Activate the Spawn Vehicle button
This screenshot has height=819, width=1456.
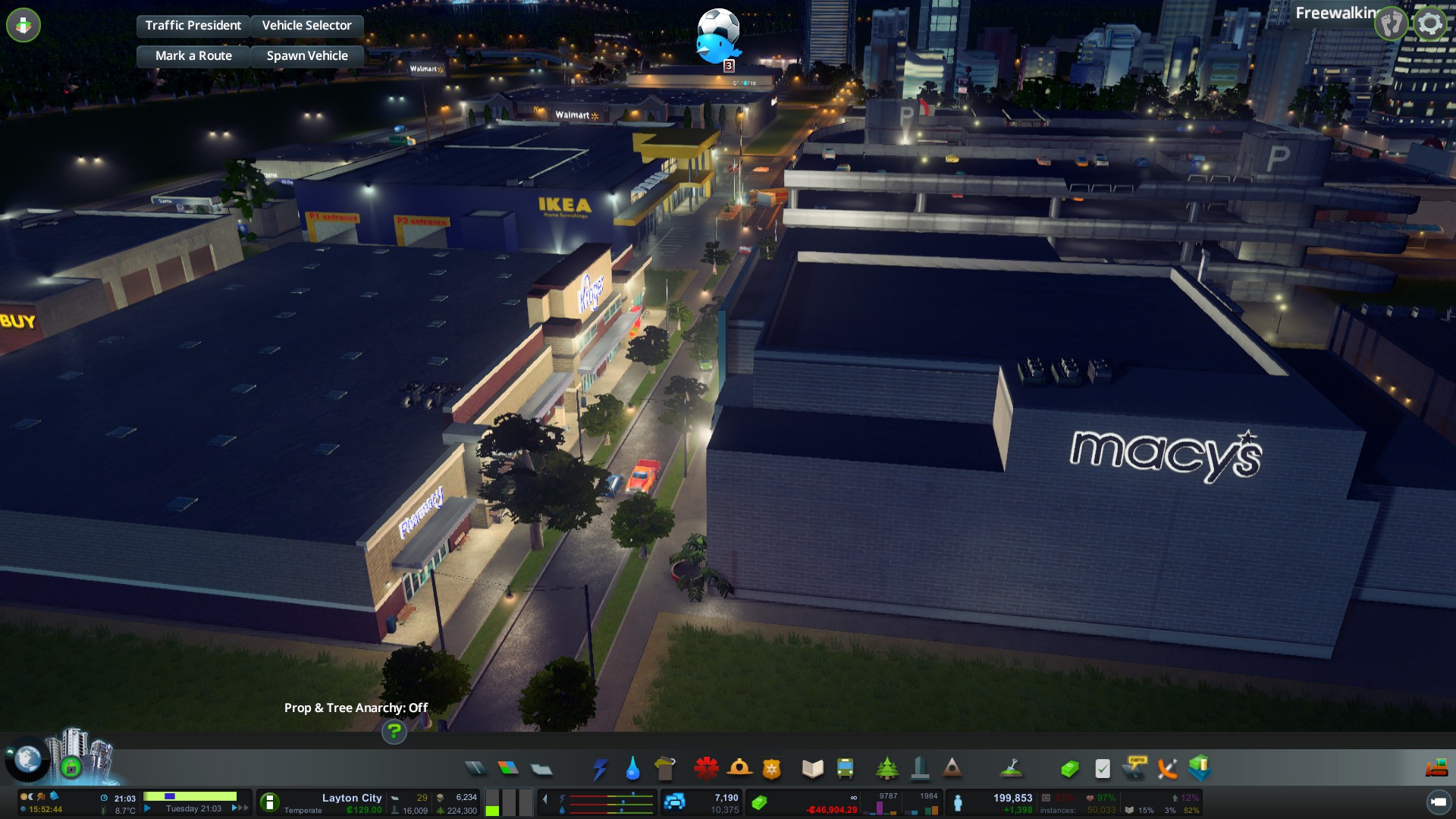(x=306, y=55)
